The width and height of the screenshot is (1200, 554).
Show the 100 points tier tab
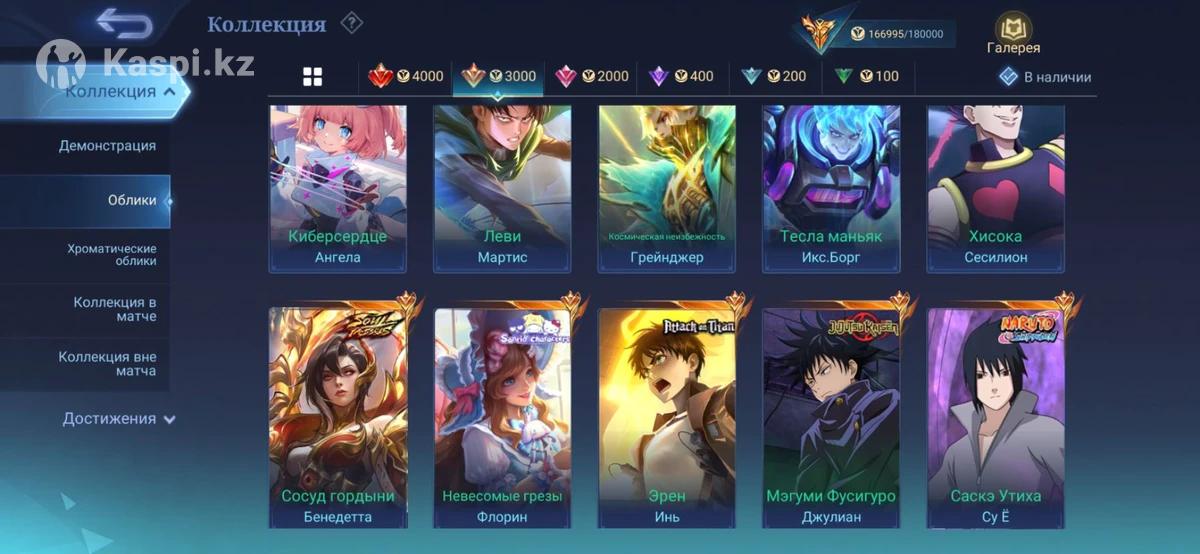coord(866,76)
